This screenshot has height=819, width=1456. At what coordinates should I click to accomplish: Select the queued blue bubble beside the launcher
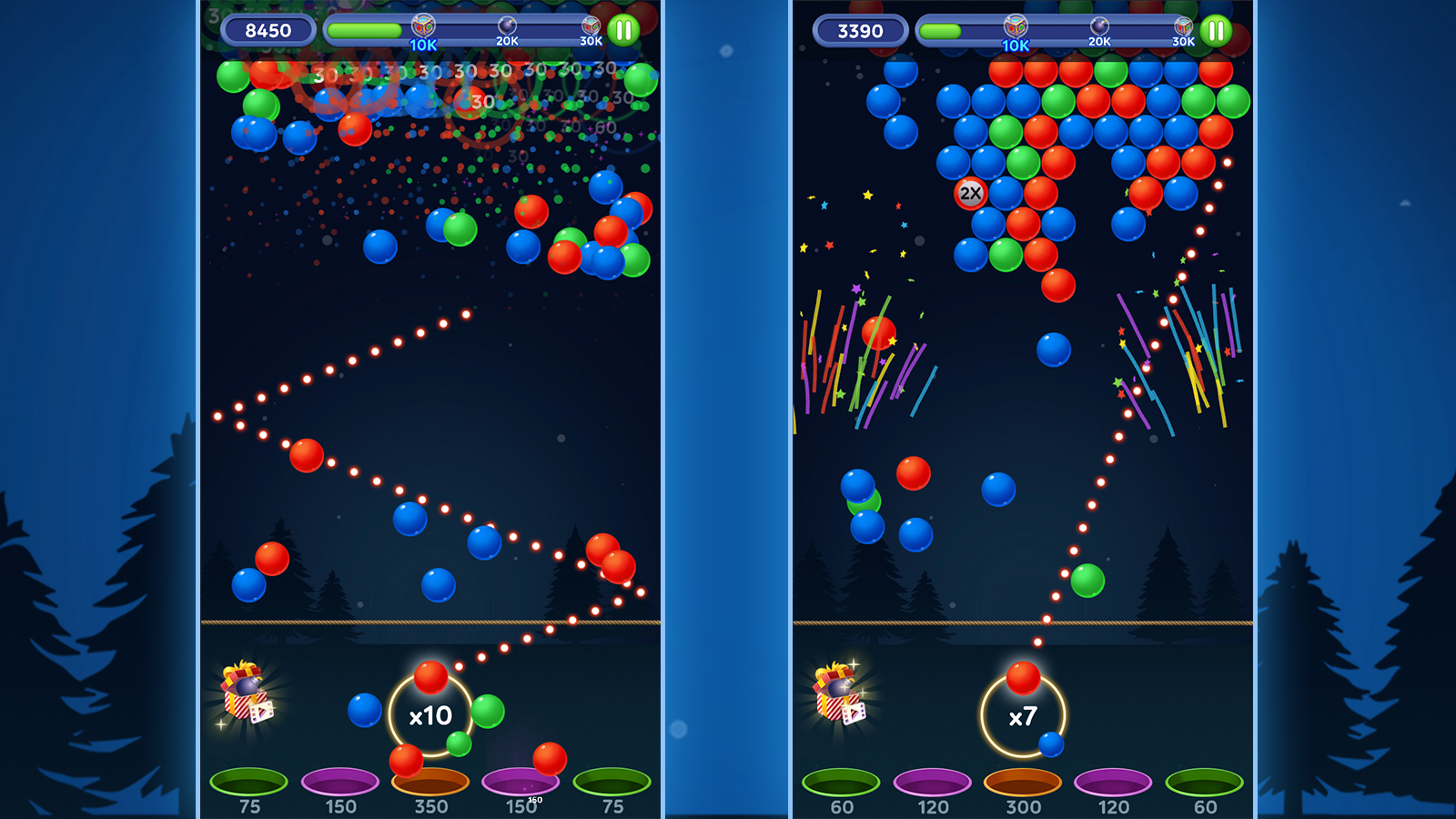(1051, 743)
